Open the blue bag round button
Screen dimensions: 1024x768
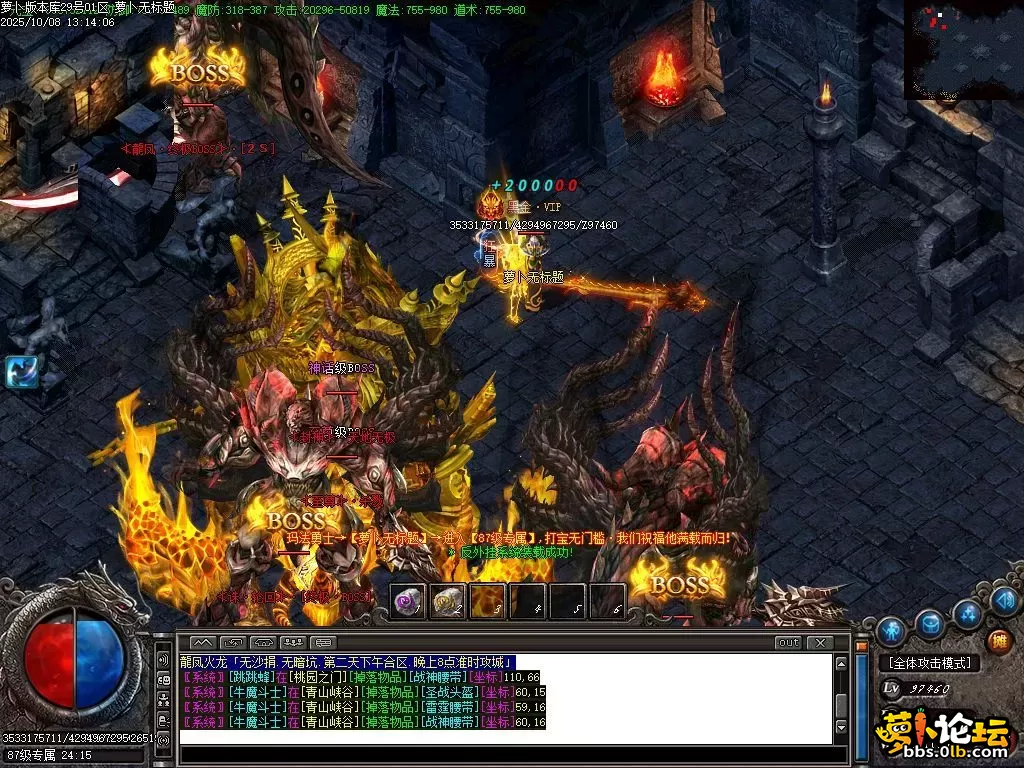coord(930,624)
